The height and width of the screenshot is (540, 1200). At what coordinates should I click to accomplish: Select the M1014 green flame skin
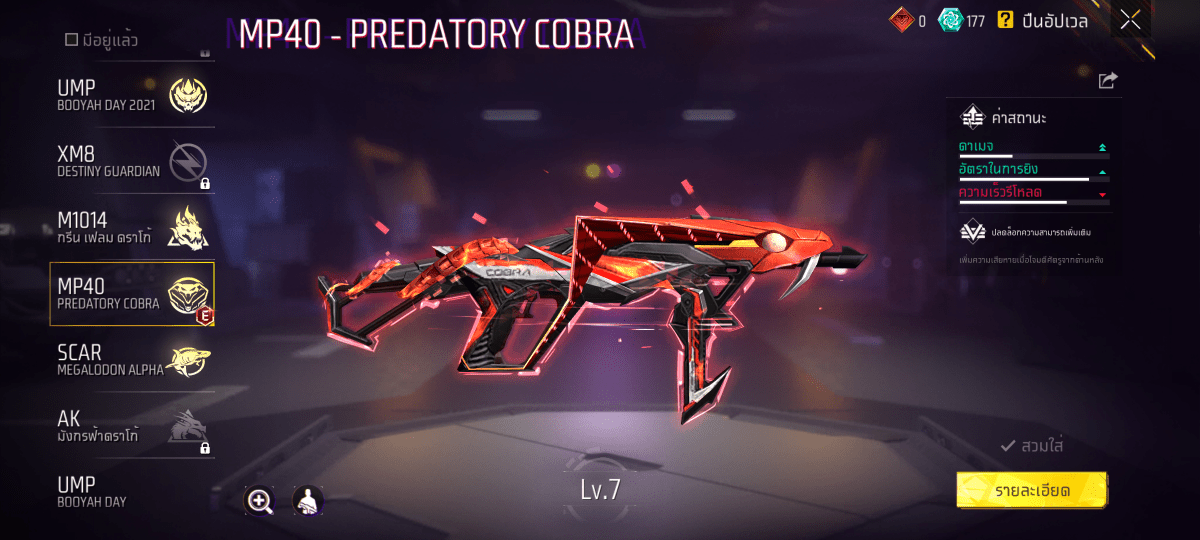click(132, 226)
